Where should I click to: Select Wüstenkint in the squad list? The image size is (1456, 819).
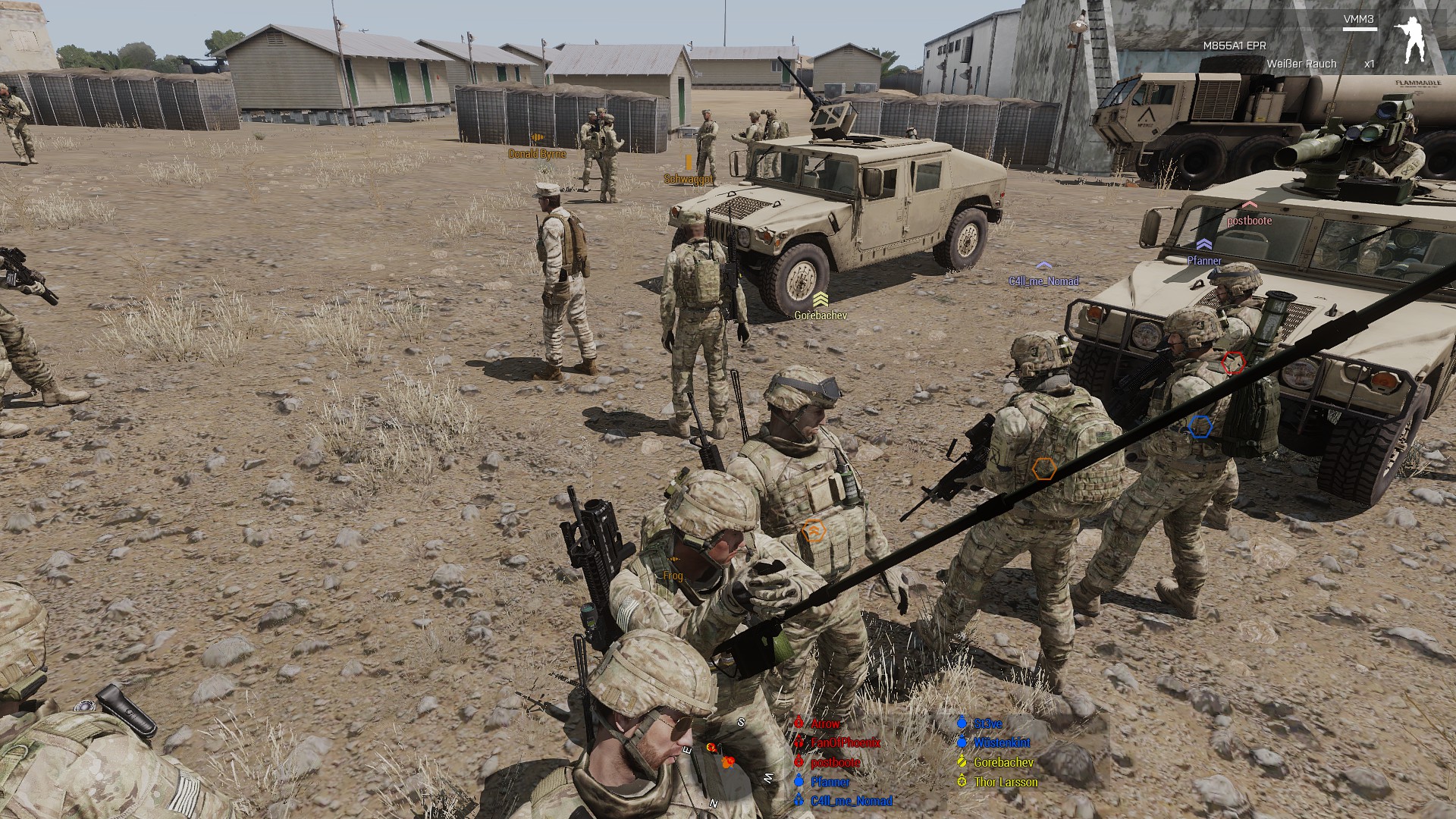[1001, 742]
